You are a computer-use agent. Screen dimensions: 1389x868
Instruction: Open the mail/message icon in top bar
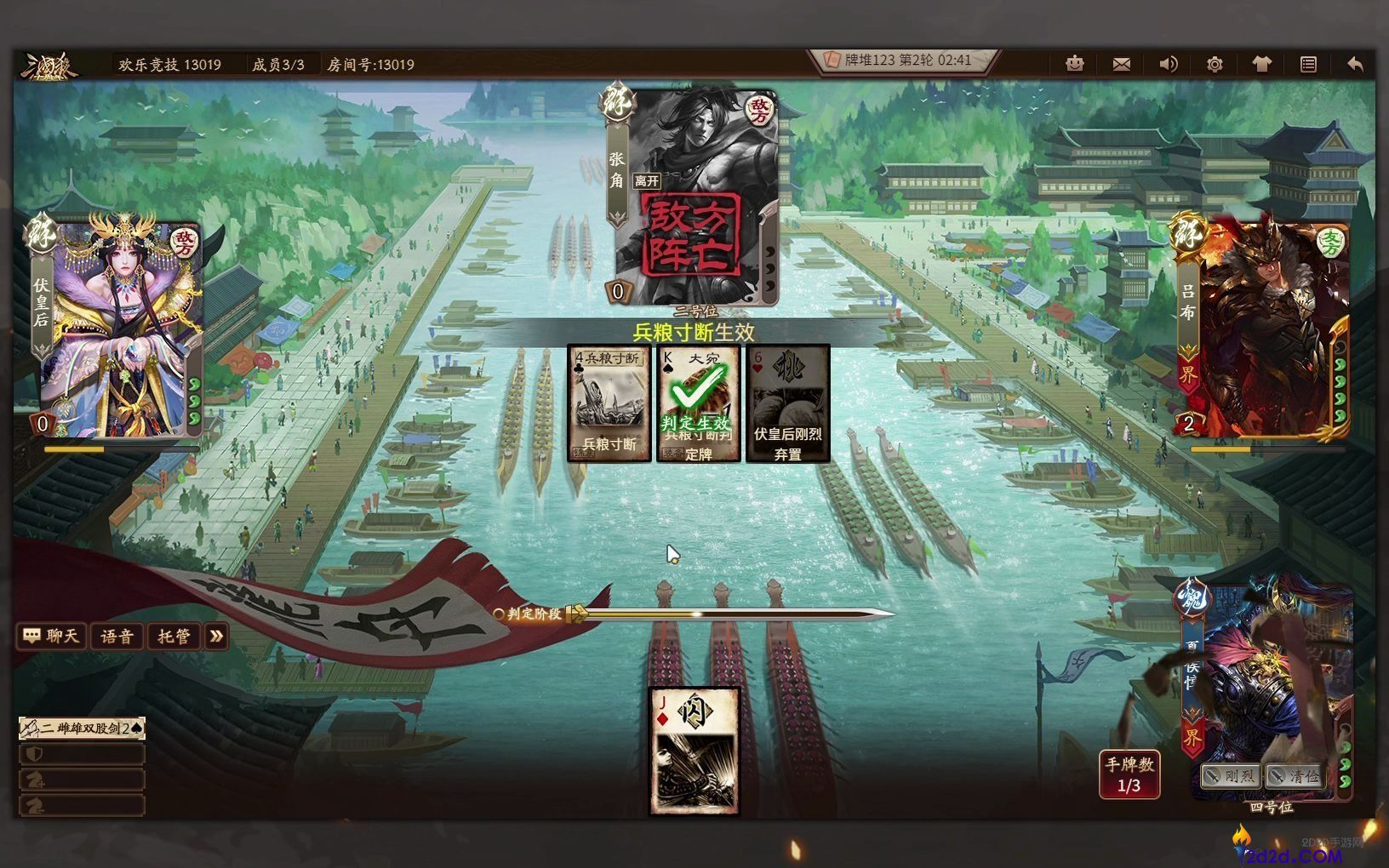(1122, 64)
